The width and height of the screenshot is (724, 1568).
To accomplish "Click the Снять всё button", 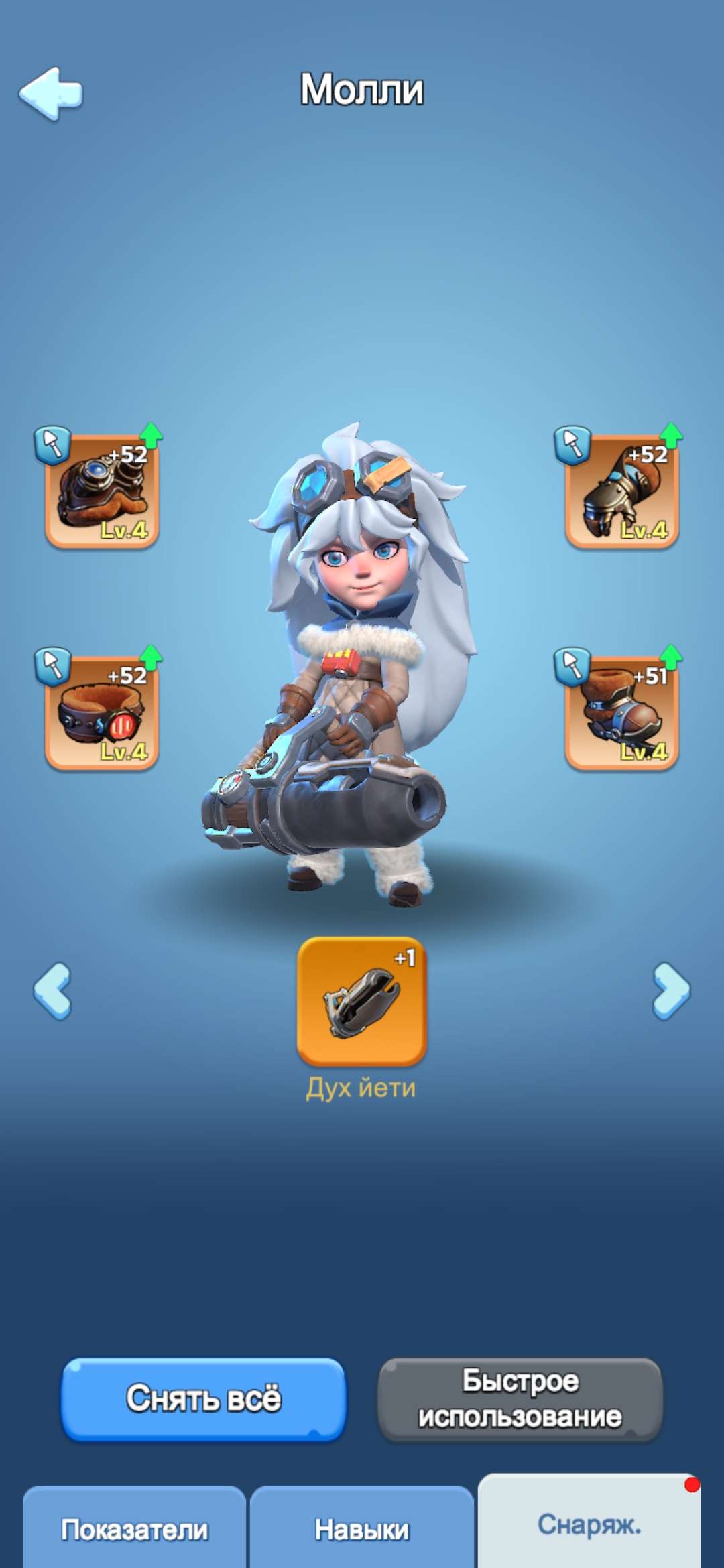I will tap(204, 1399).
